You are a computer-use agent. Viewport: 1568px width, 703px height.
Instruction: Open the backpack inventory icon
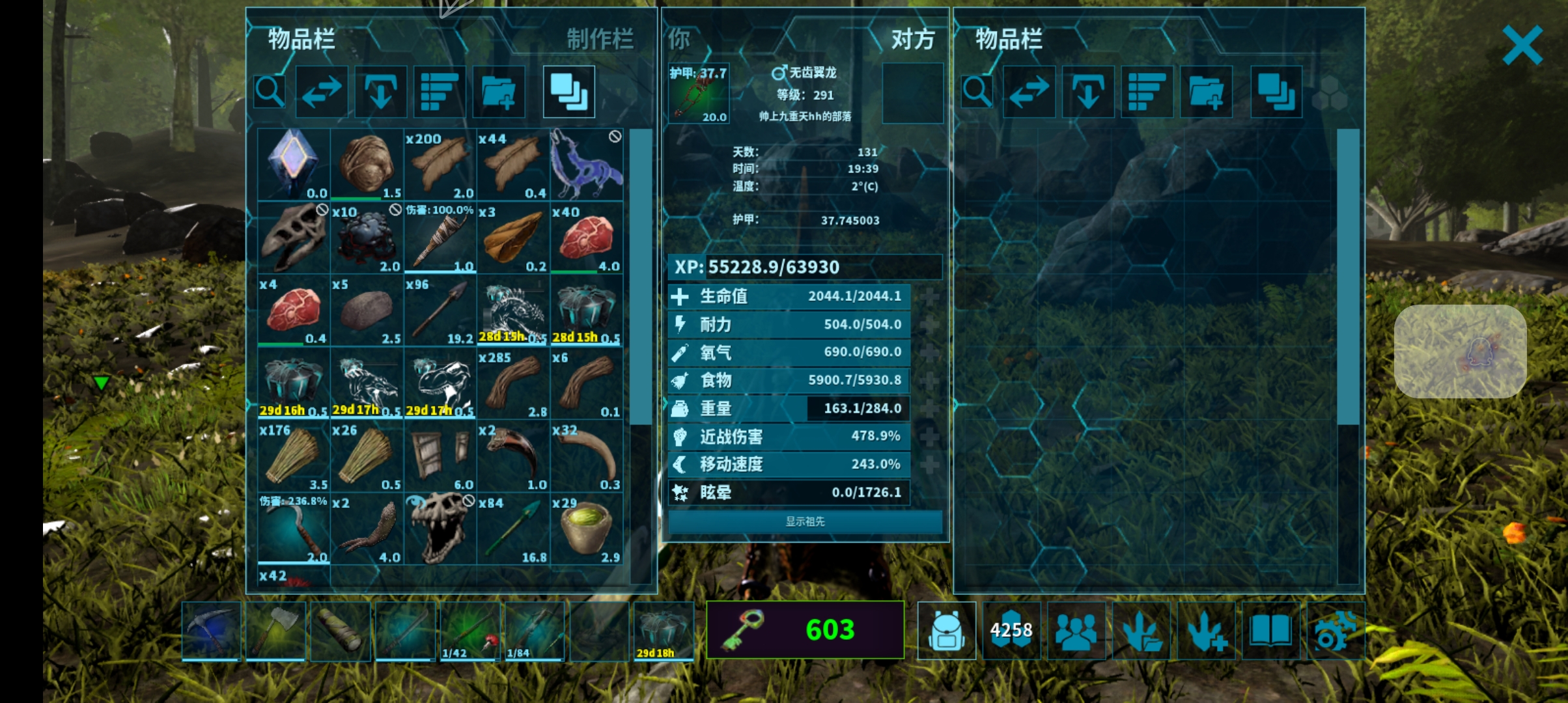pyautogui.click(x=946, y=630)
